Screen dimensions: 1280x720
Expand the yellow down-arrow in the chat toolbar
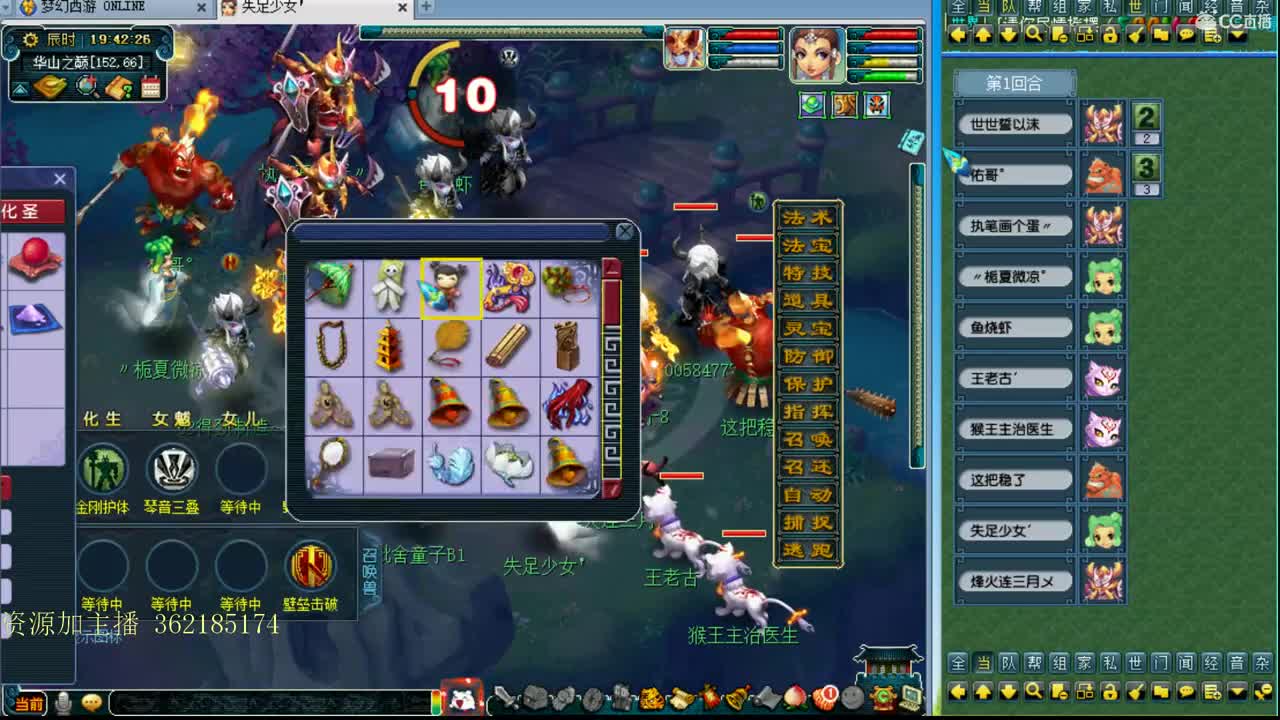[1237, 691]
